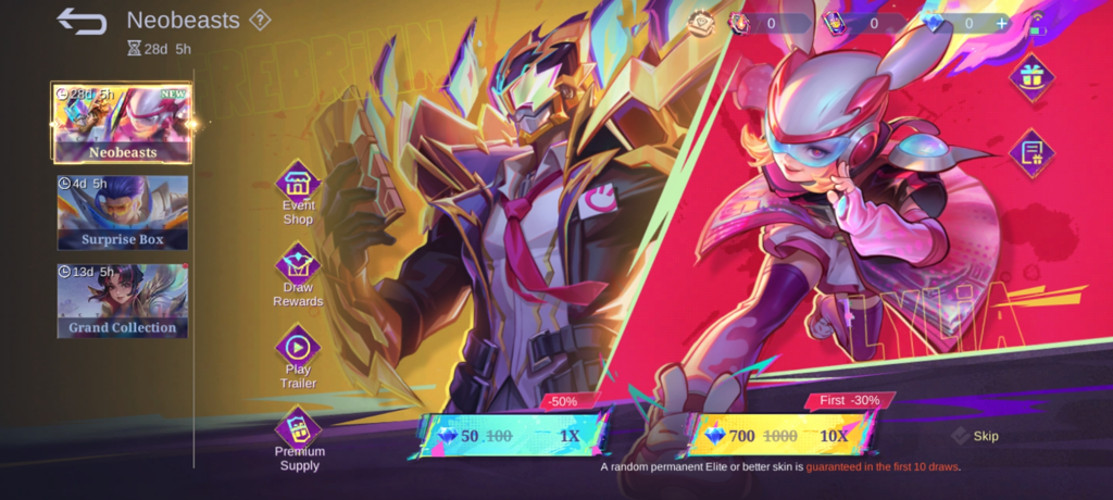Image resolution: width=1113 pixels, height=500 pixels.
Task: Switch to the Surprise Box event
Action: click(x=122, y=212)
